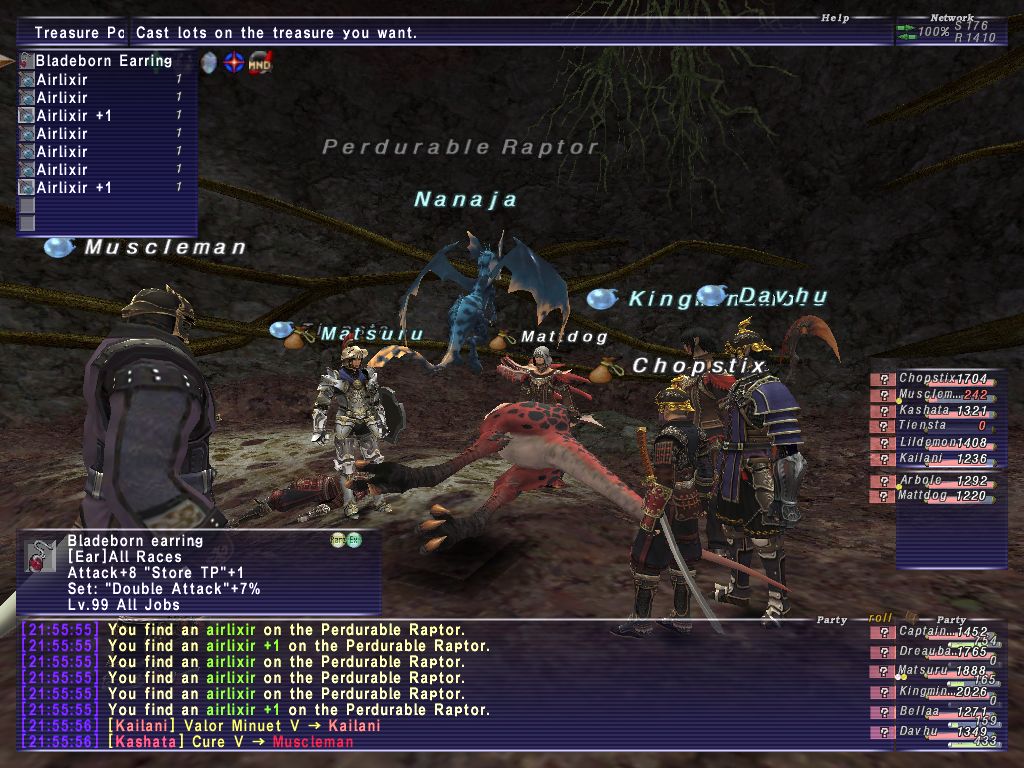Open the Help option in the top bar
This screenshot has height=768, width=1024.
(835, 18)
